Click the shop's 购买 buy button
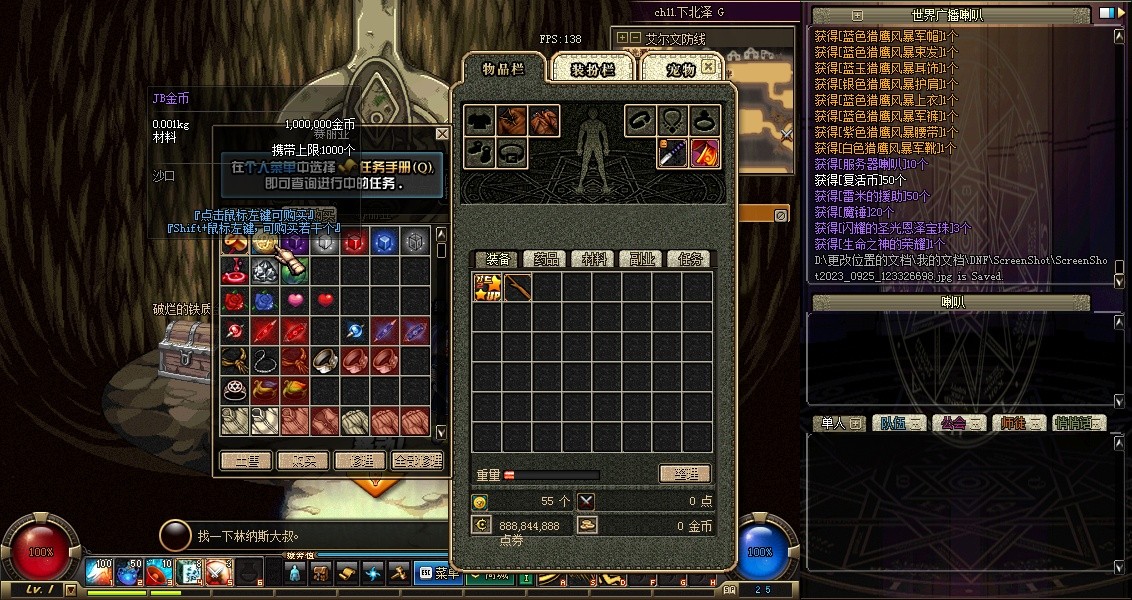This screenshot has width=1132, height=600. coord(303,461)
